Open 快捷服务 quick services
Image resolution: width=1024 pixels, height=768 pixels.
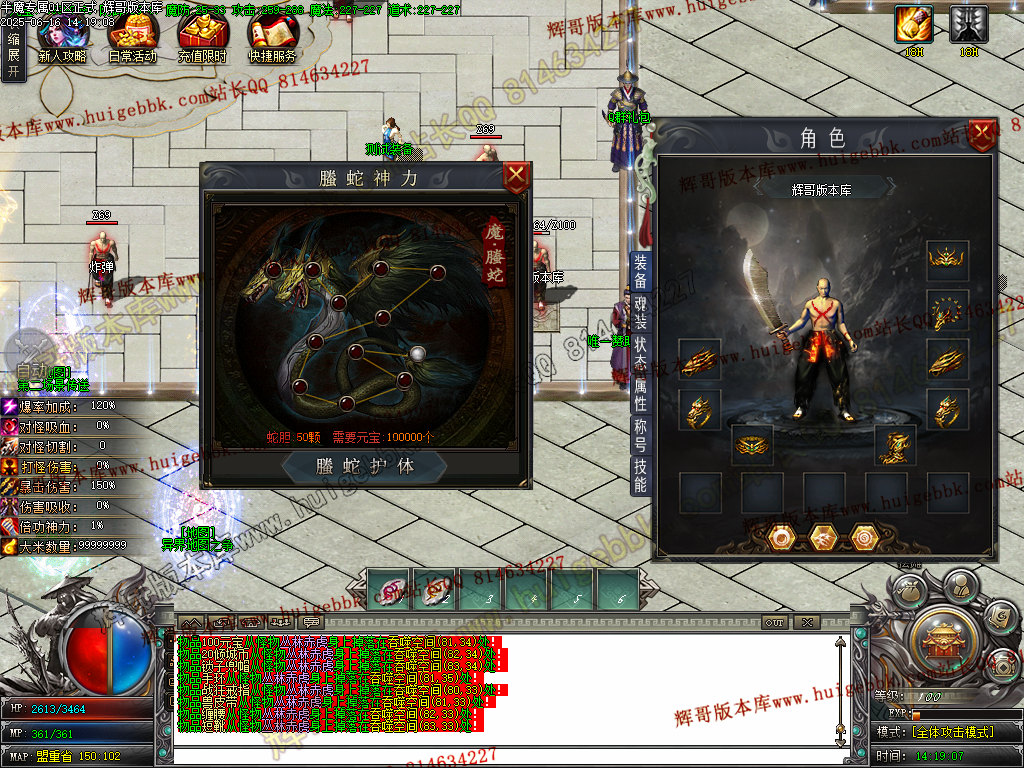click(272, 42)
